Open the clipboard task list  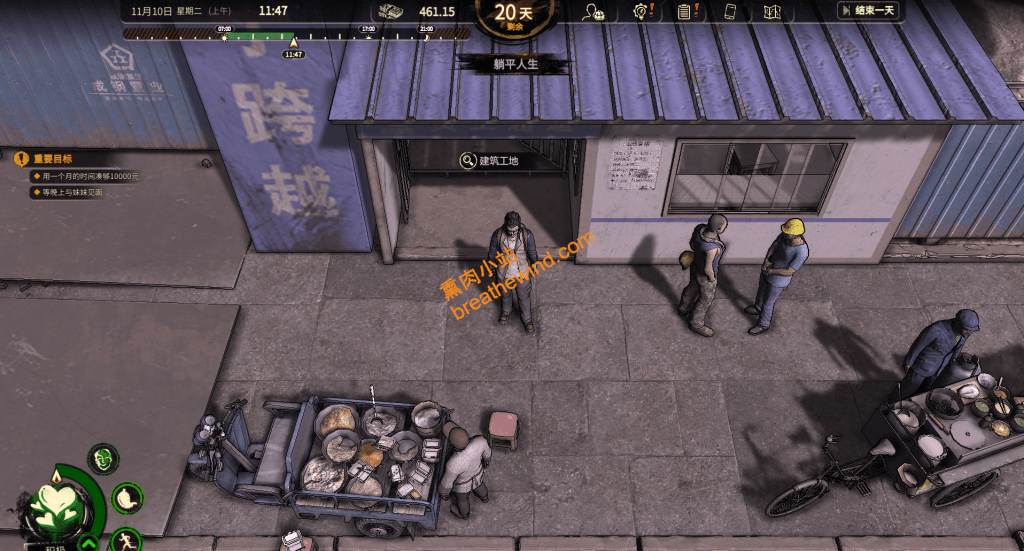[685, 12]
